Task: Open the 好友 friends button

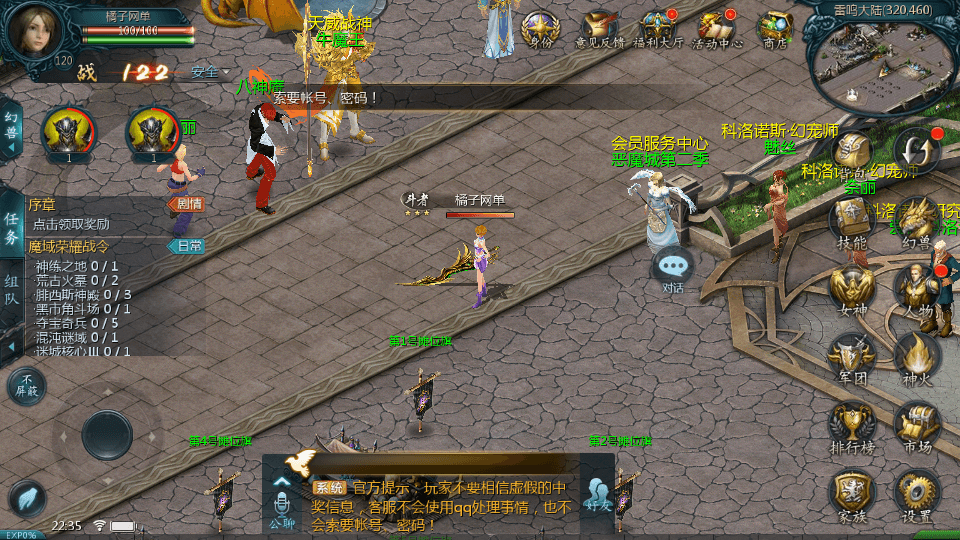Action: point(598,493)
